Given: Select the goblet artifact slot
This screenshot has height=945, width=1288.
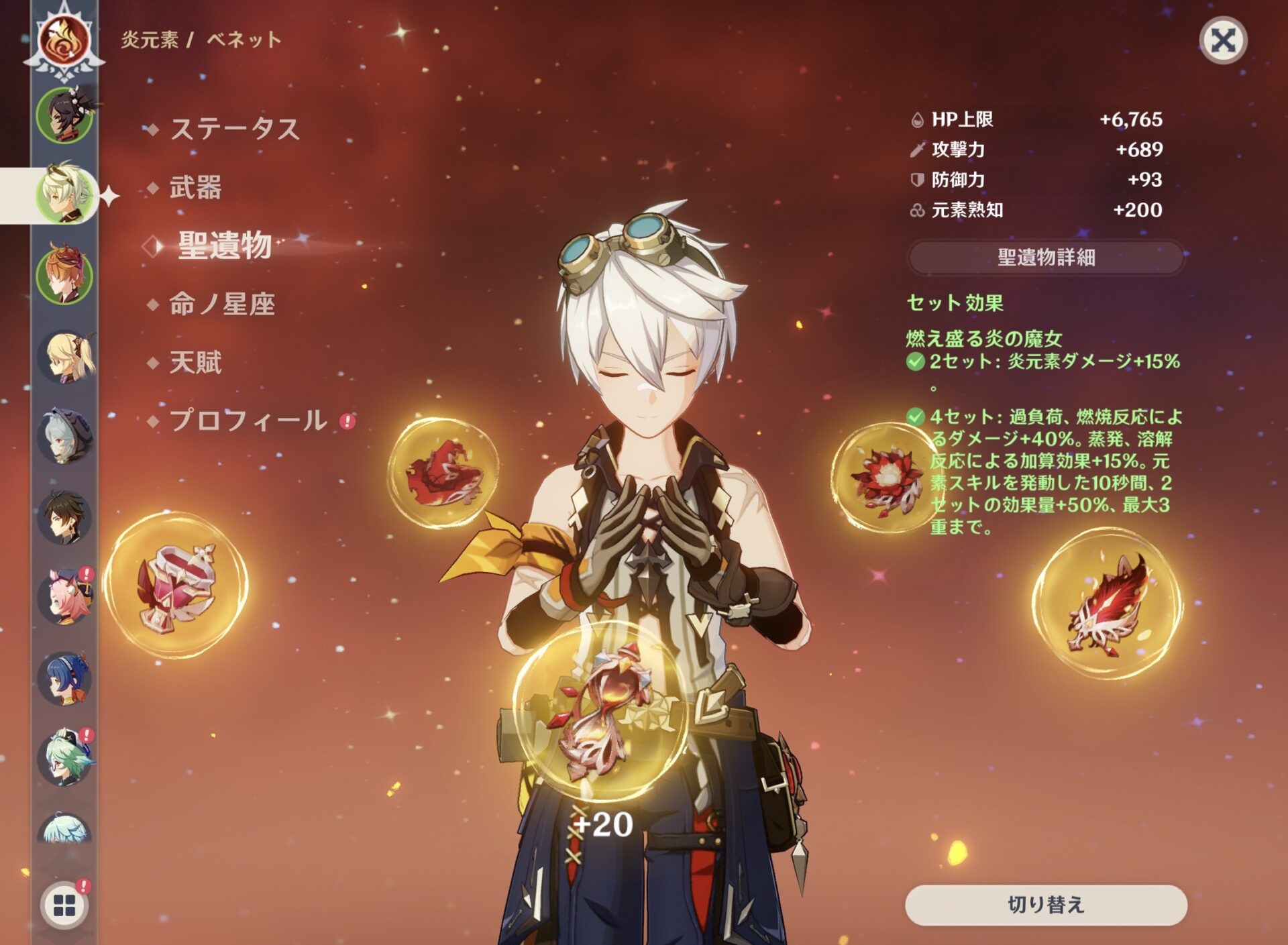Looking at the screenshot, I should [176, 583].
